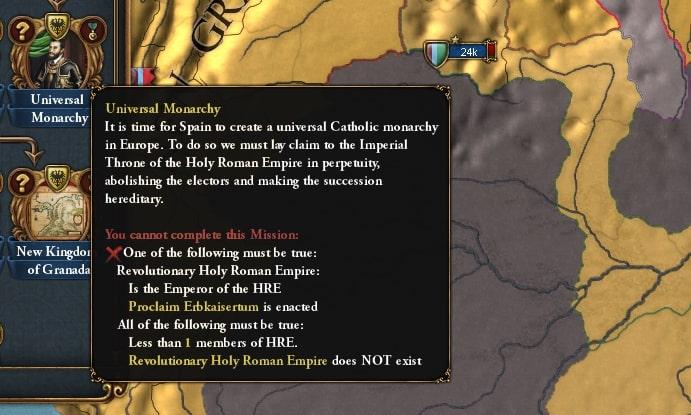Viewport: 691px width, 415px height.
Task: Click the question mark above Universal Monarchy
Action: pyautogui.click(x=21, y=30)
